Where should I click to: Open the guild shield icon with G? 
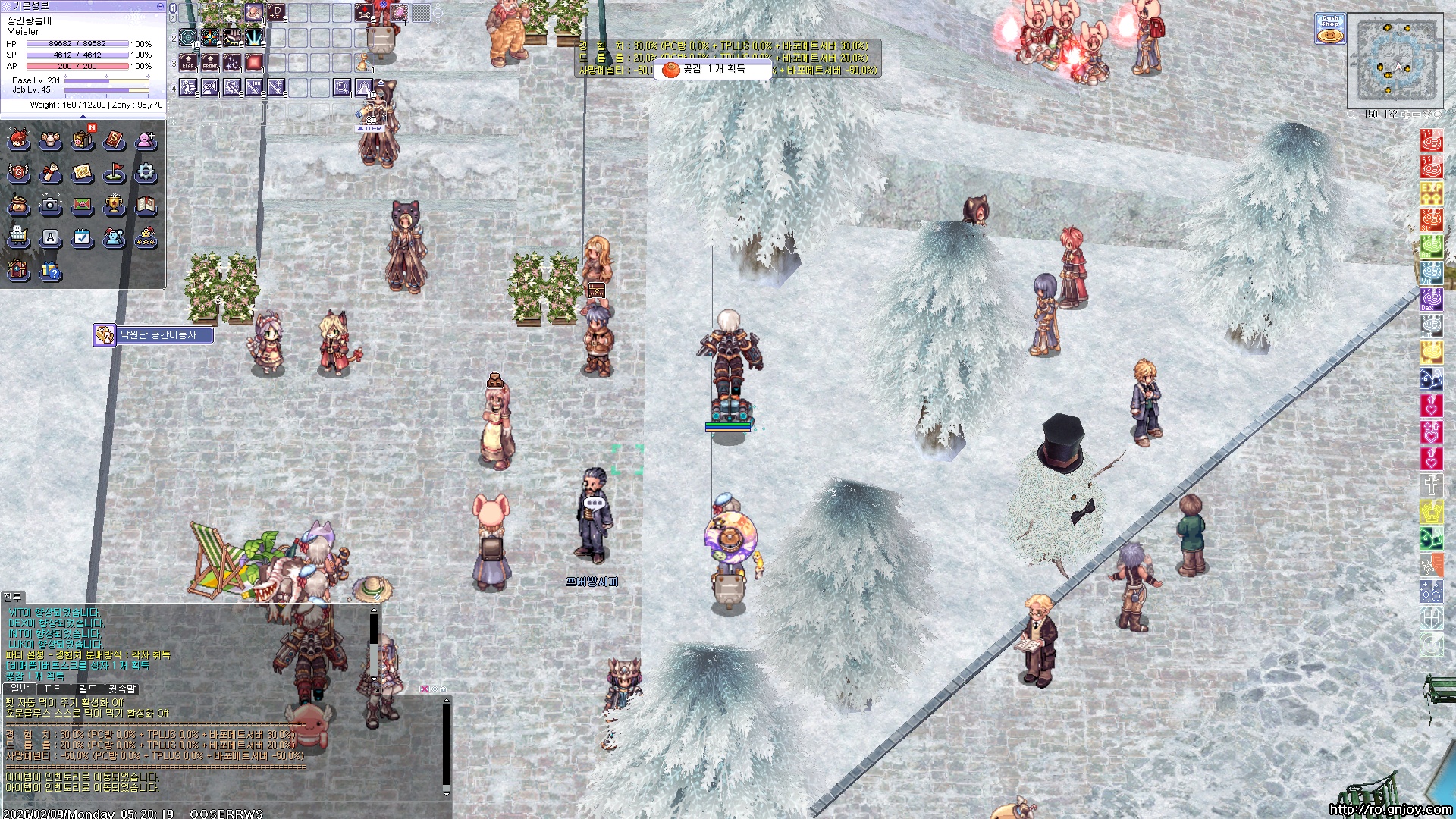click(18, 174)
